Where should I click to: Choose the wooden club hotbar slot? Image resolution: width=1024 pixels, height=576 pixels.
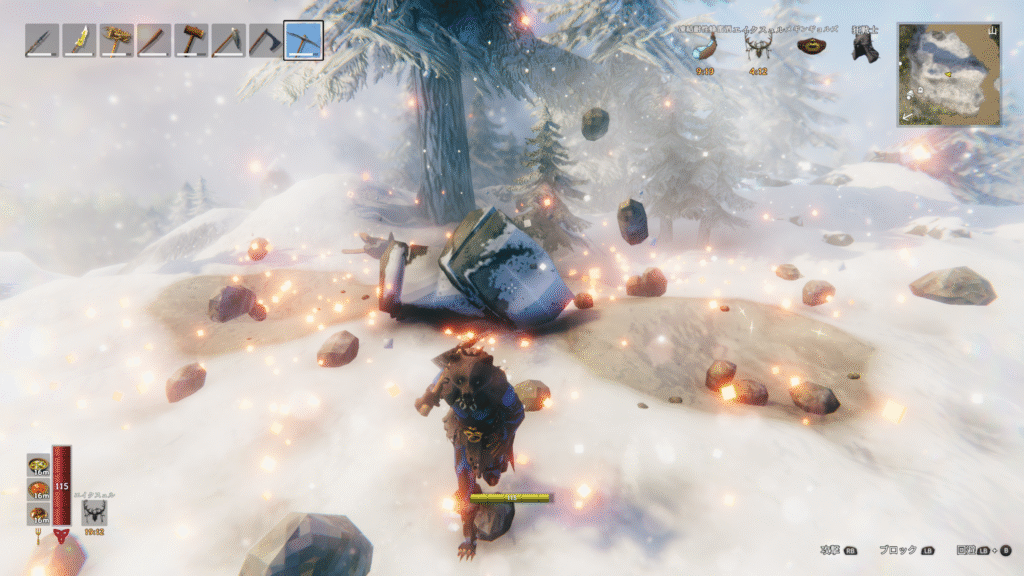(154, 41)
